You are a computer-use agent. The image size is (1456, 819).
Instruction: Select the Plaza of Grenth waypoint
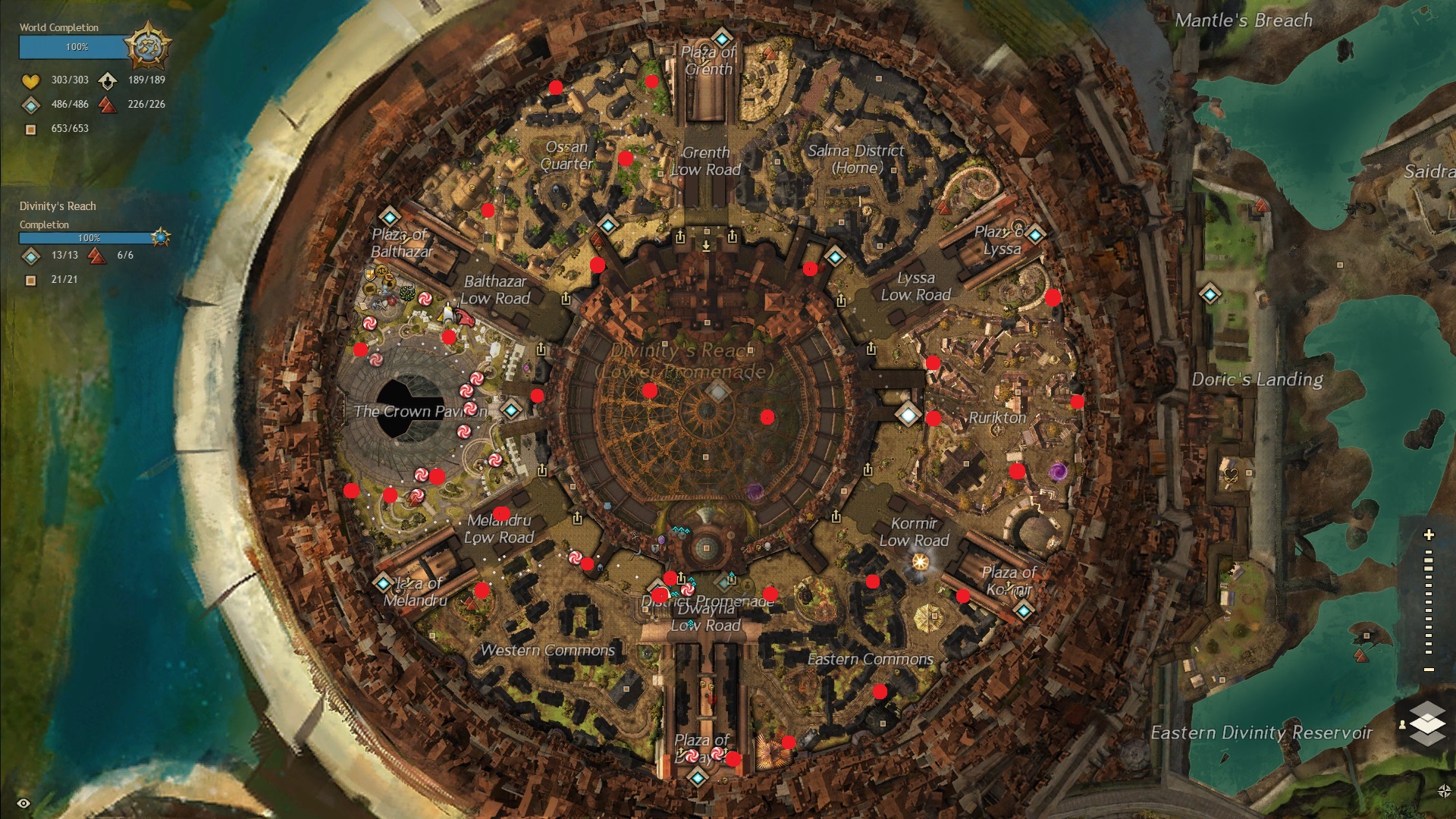pos(721,37)
